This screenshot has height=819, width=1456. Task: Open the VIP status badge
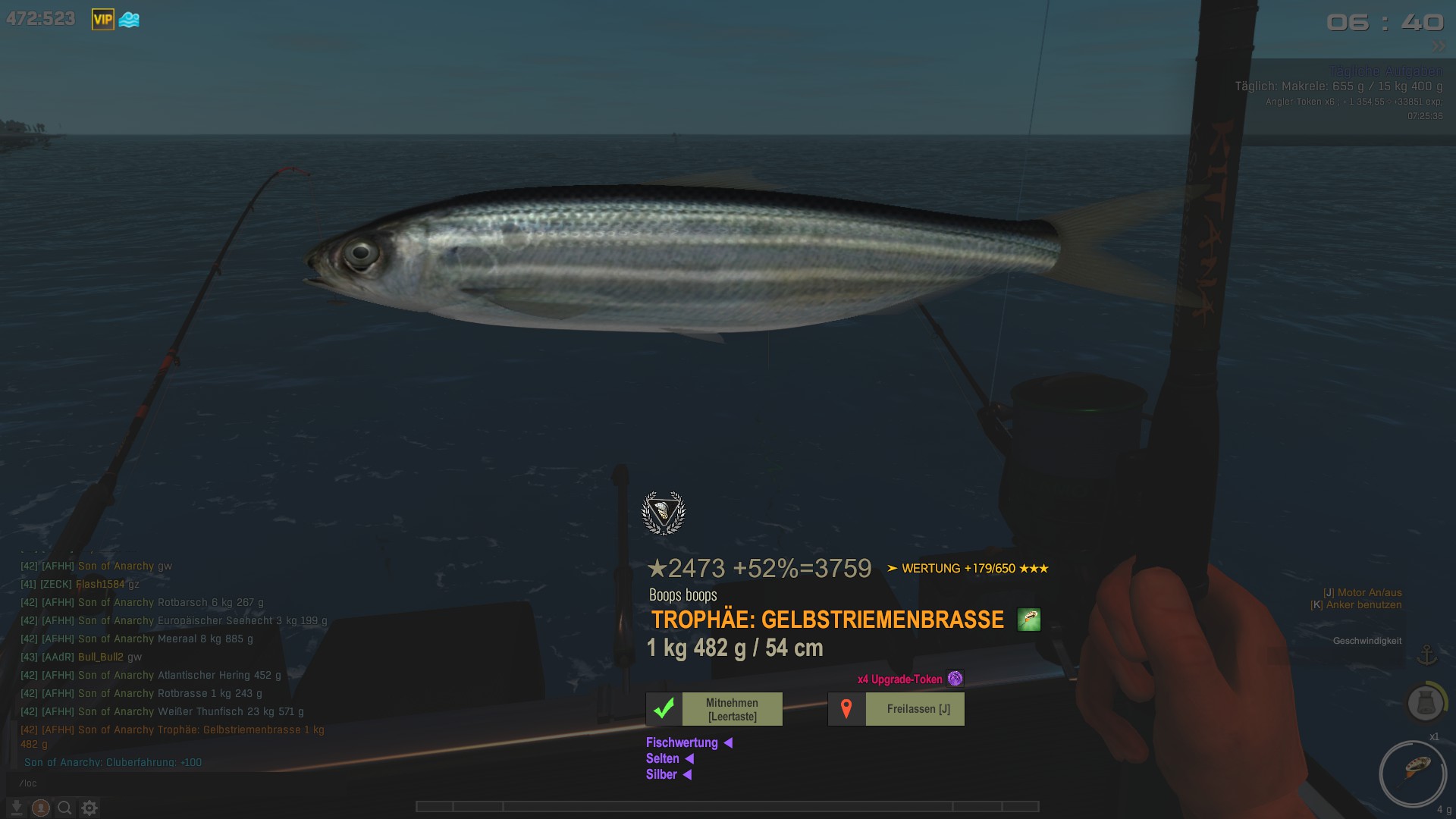click(102, 20)
